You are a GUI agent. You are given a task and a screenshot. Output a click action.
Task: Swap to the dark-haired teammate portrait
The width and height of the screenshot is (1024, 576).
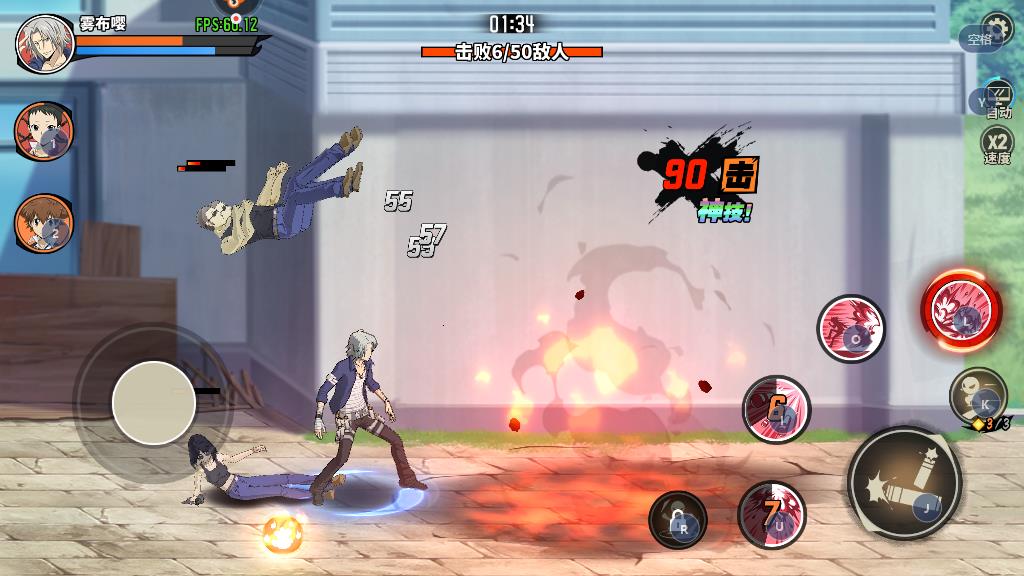point(43,132)
